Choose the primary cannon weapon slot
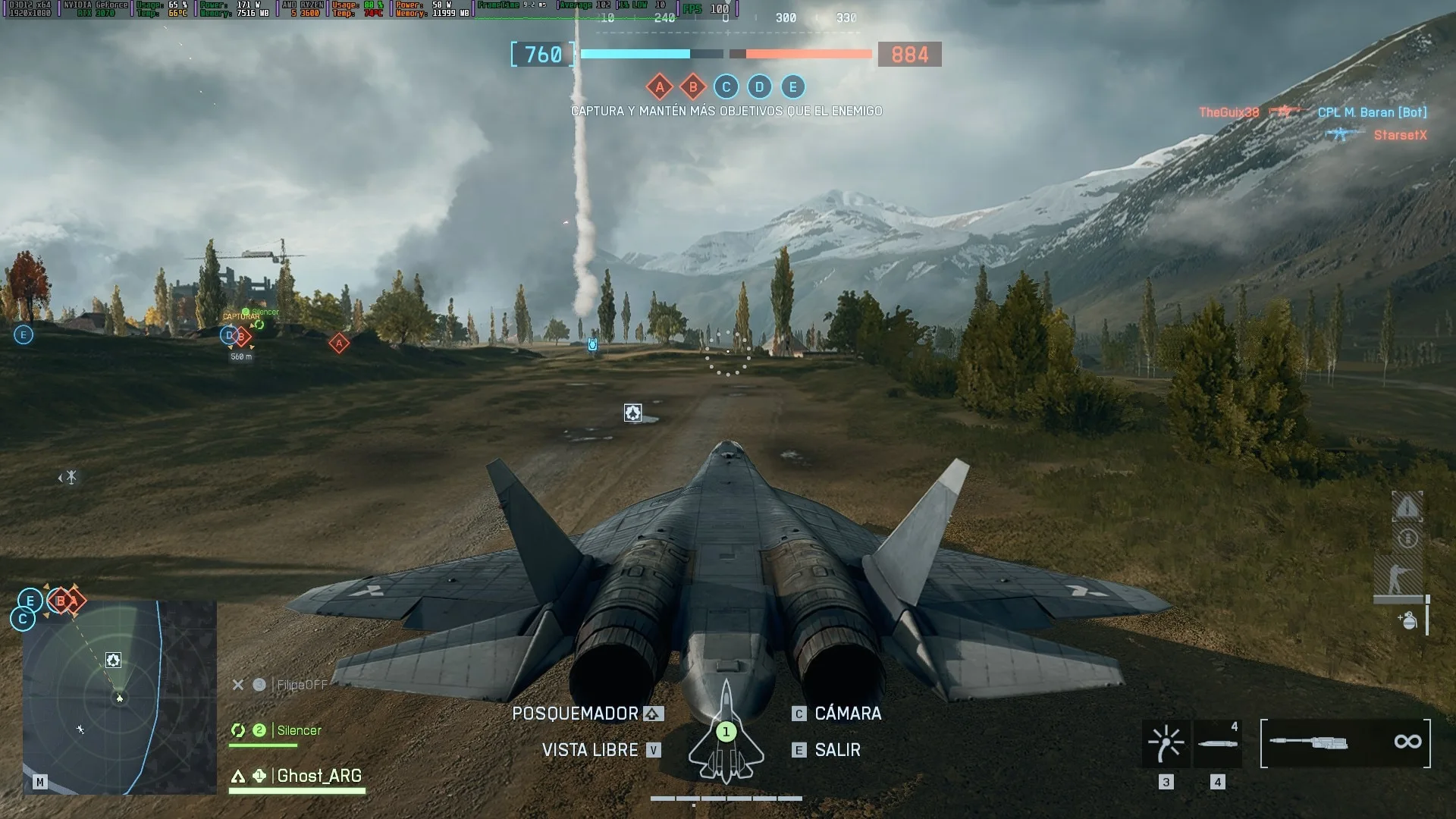Screen dimensions: 1456x819 tap(1345, 743)
